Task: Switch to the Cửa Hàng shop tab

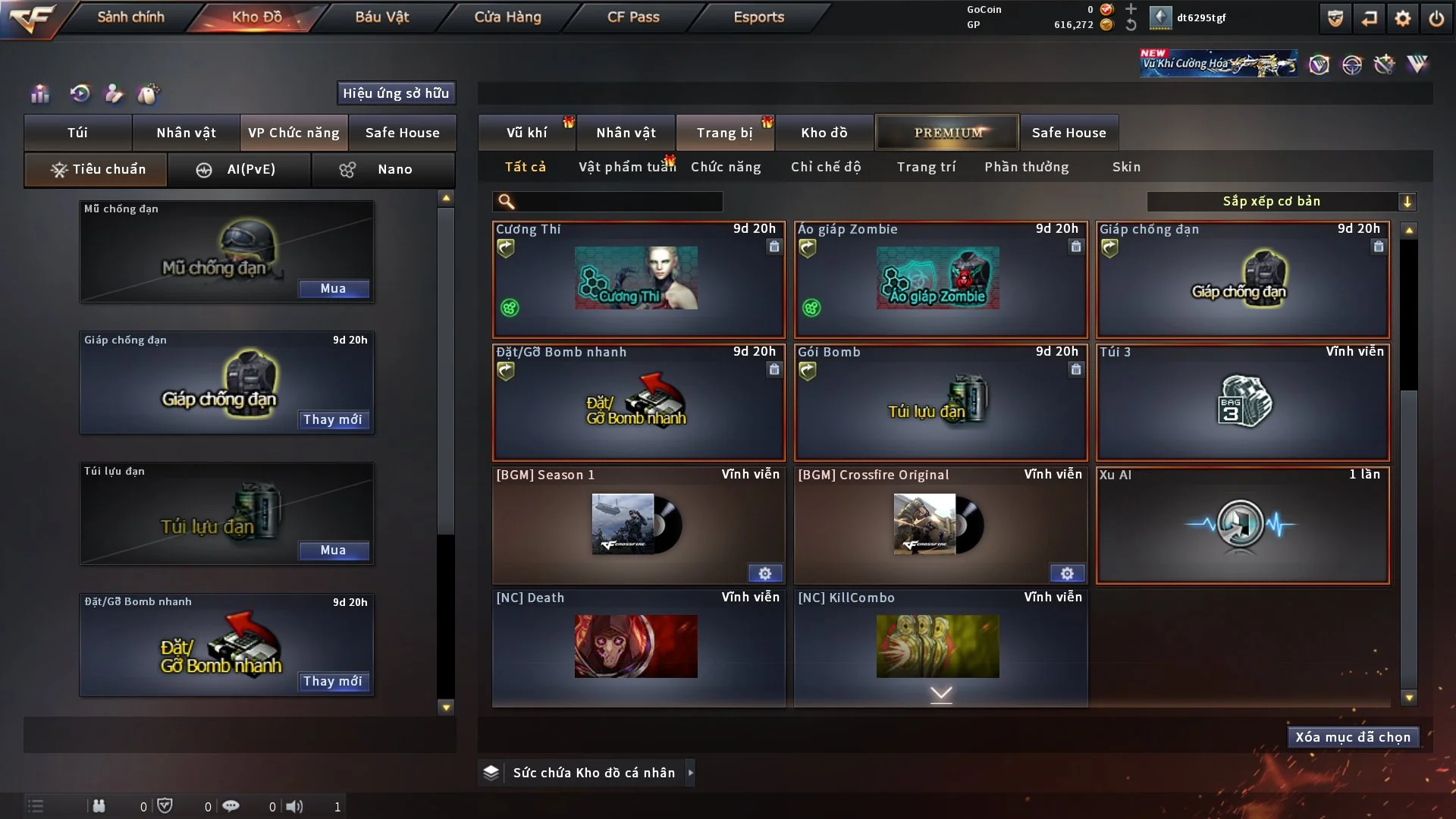Action: 507,17
